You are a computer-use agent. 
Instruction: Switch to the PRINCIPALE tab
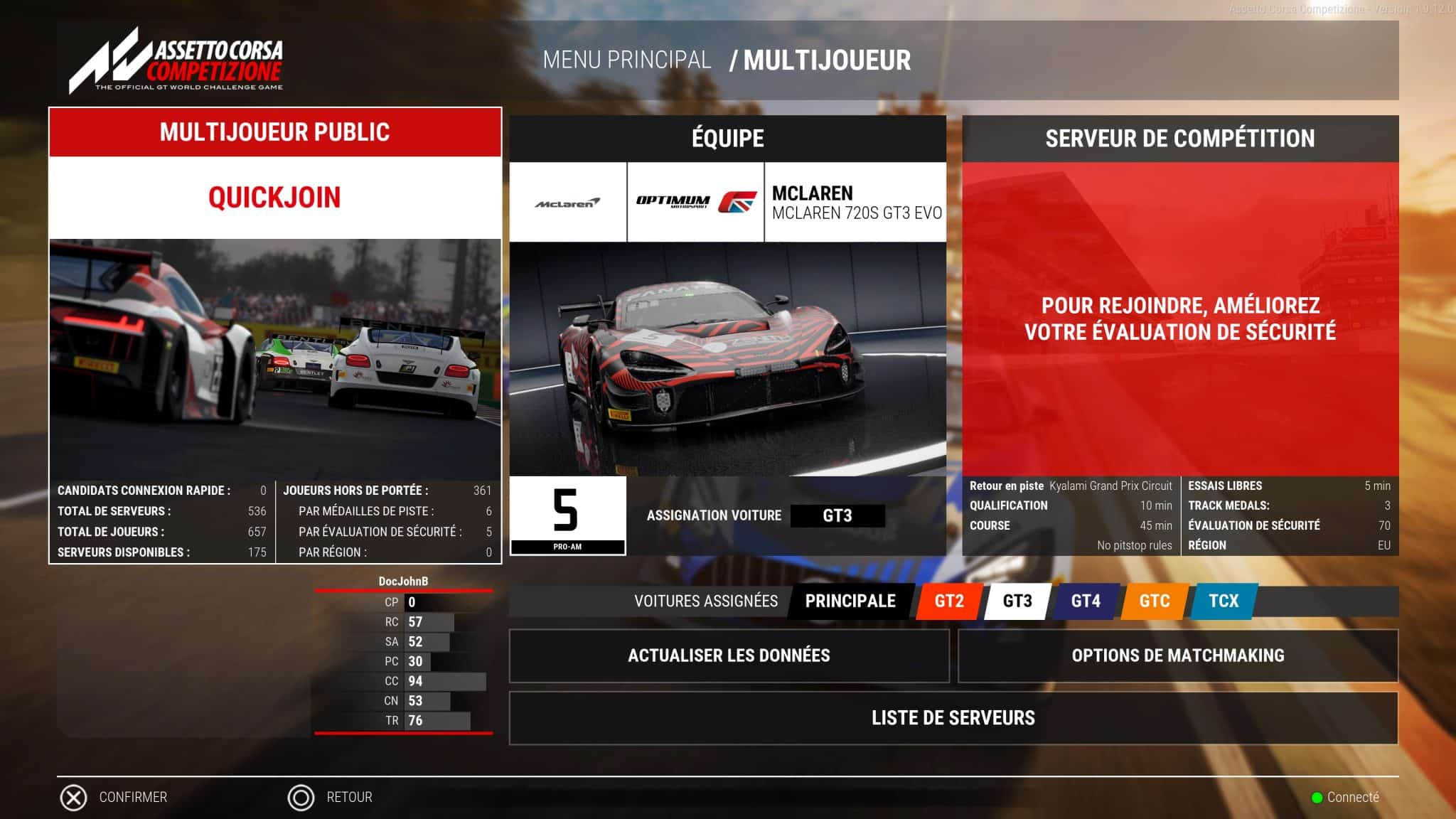(850, 601)
